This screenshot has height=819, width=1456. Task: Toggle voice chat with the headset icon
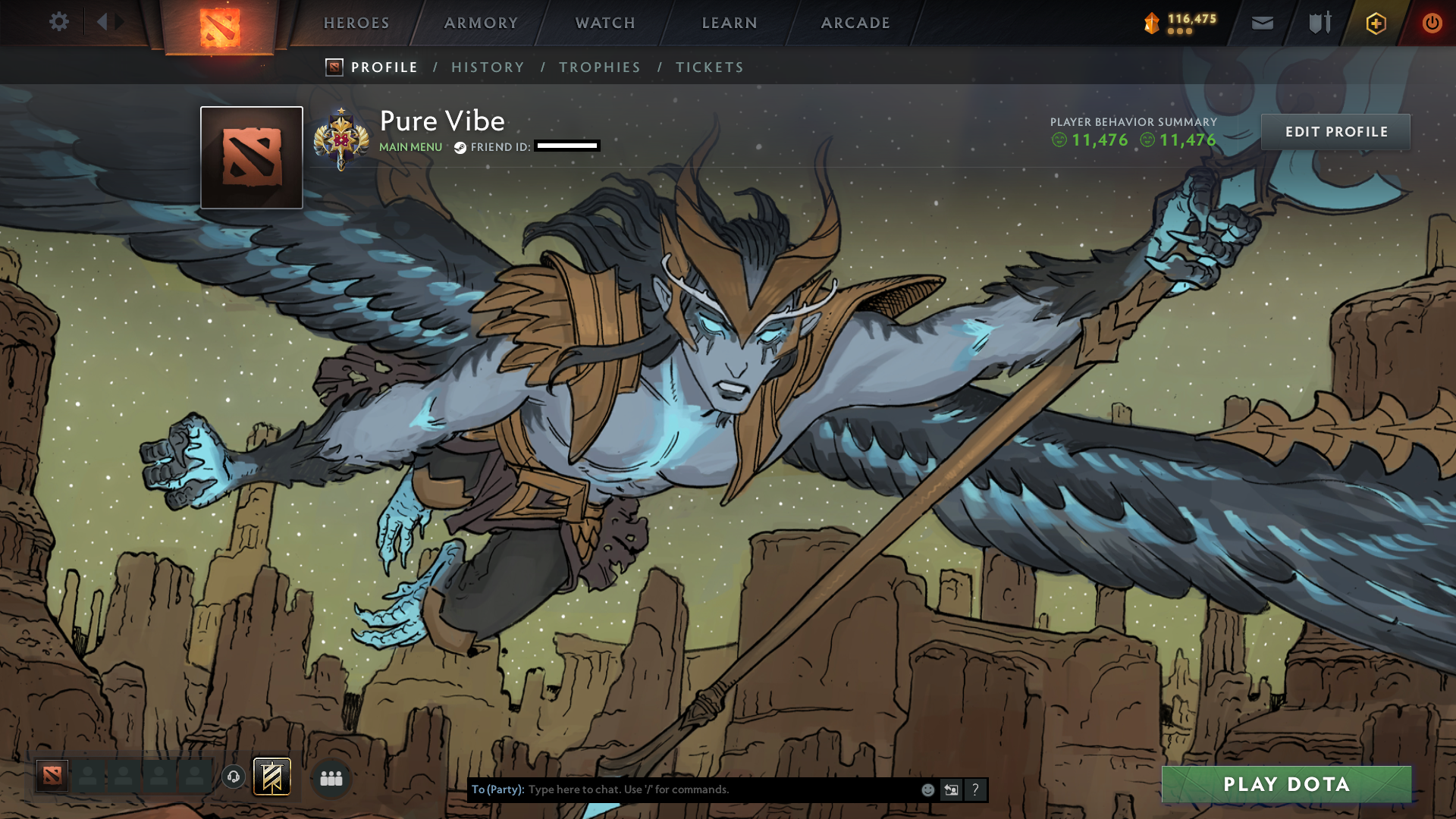pos(233,777)
